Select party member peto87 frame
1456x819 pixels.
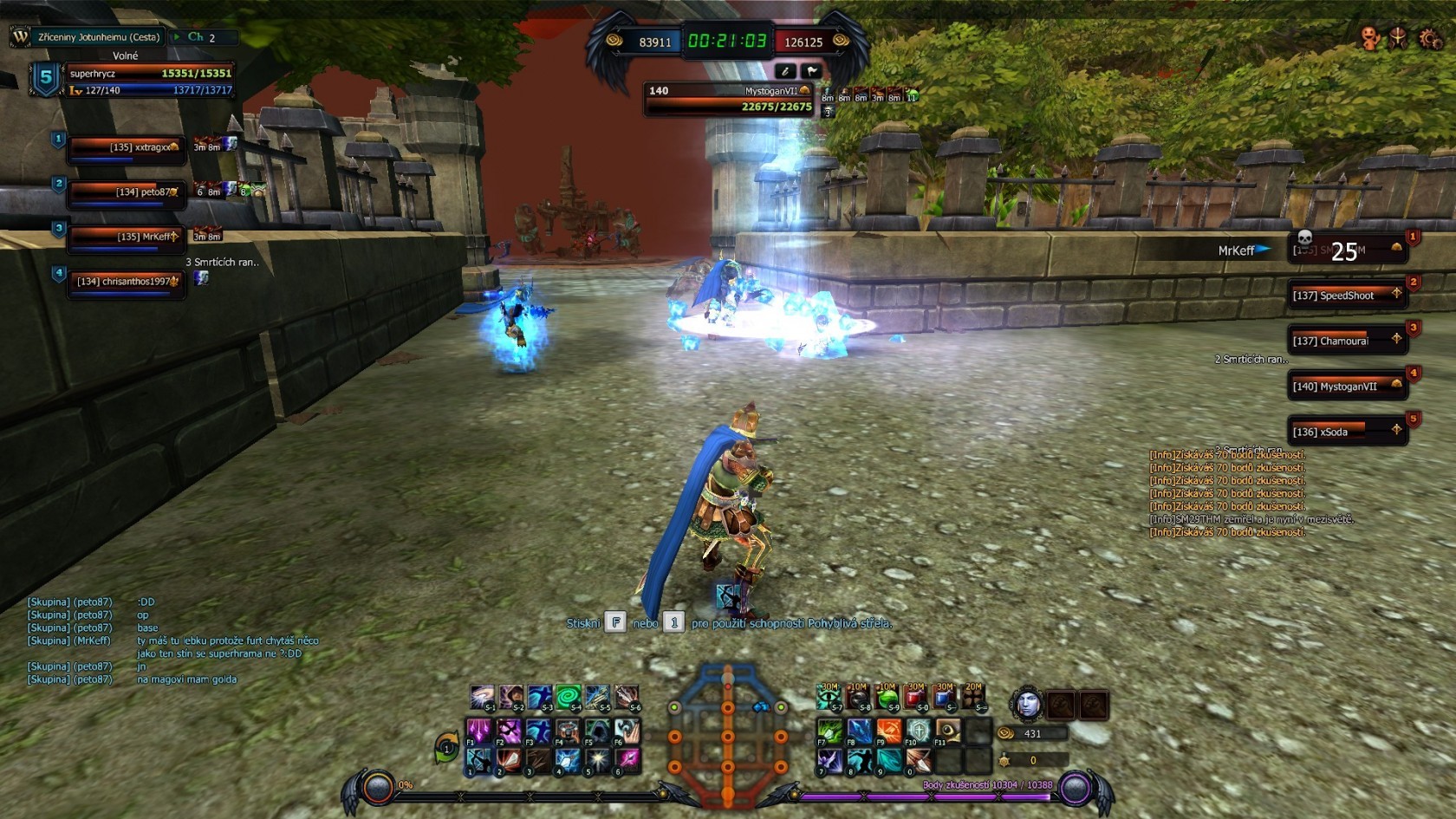tap(127, 192)
